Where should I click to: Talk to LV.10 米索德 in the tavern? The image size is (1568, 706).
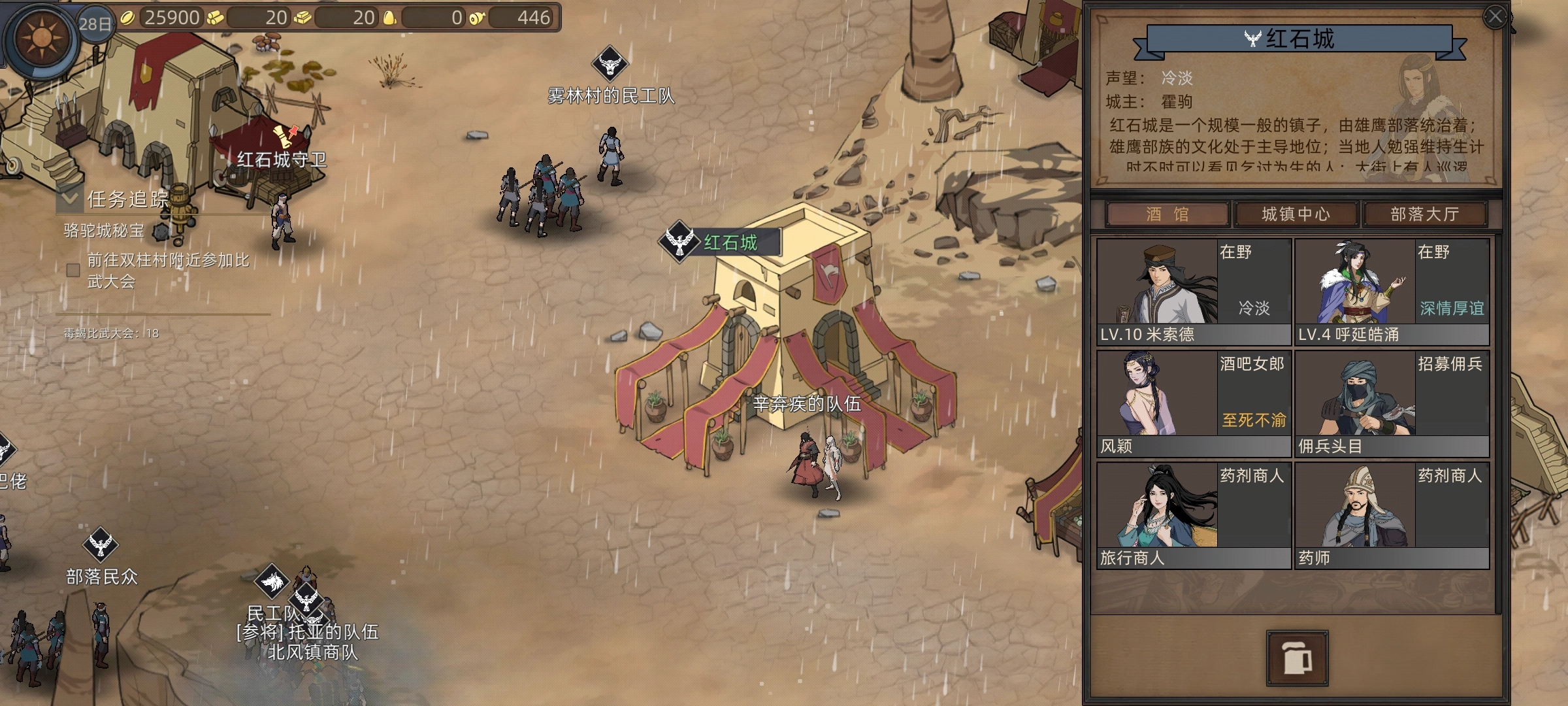[1194, 292]
